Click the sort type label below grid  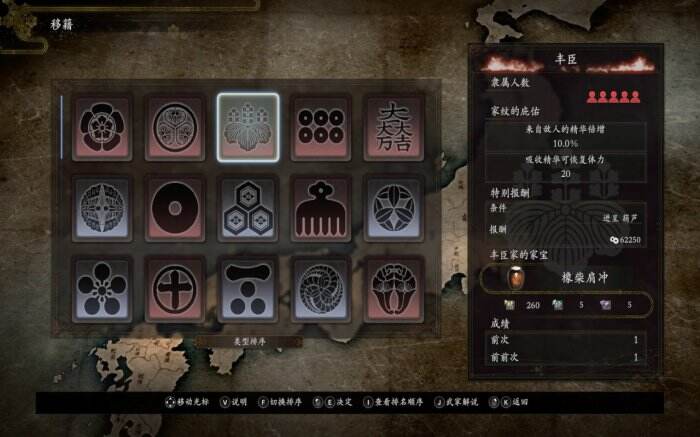[x=249, y=341]
